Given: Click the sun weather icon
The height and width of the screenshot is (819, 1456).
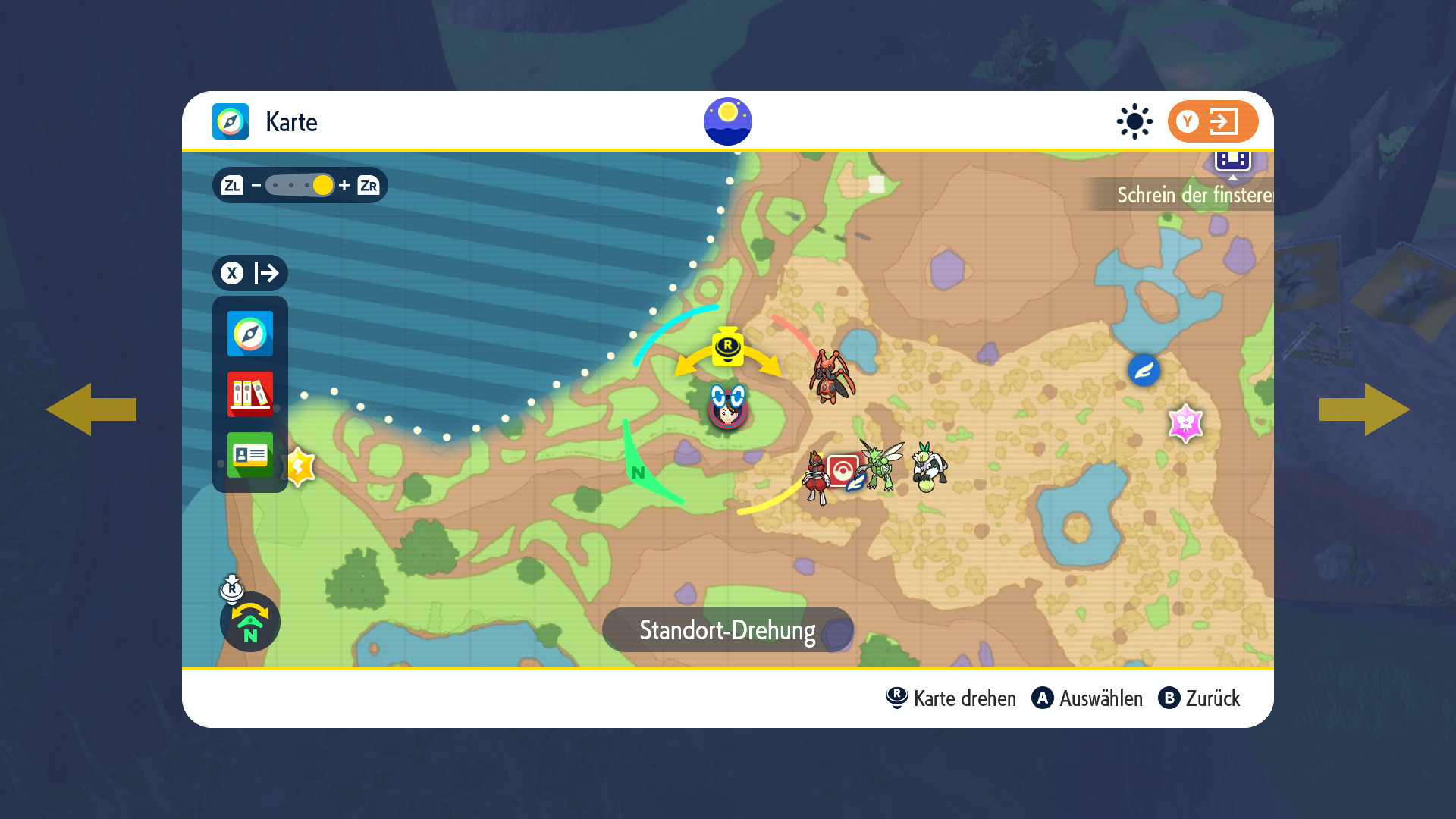Looking at the screenshot, I should [1134, 121].
